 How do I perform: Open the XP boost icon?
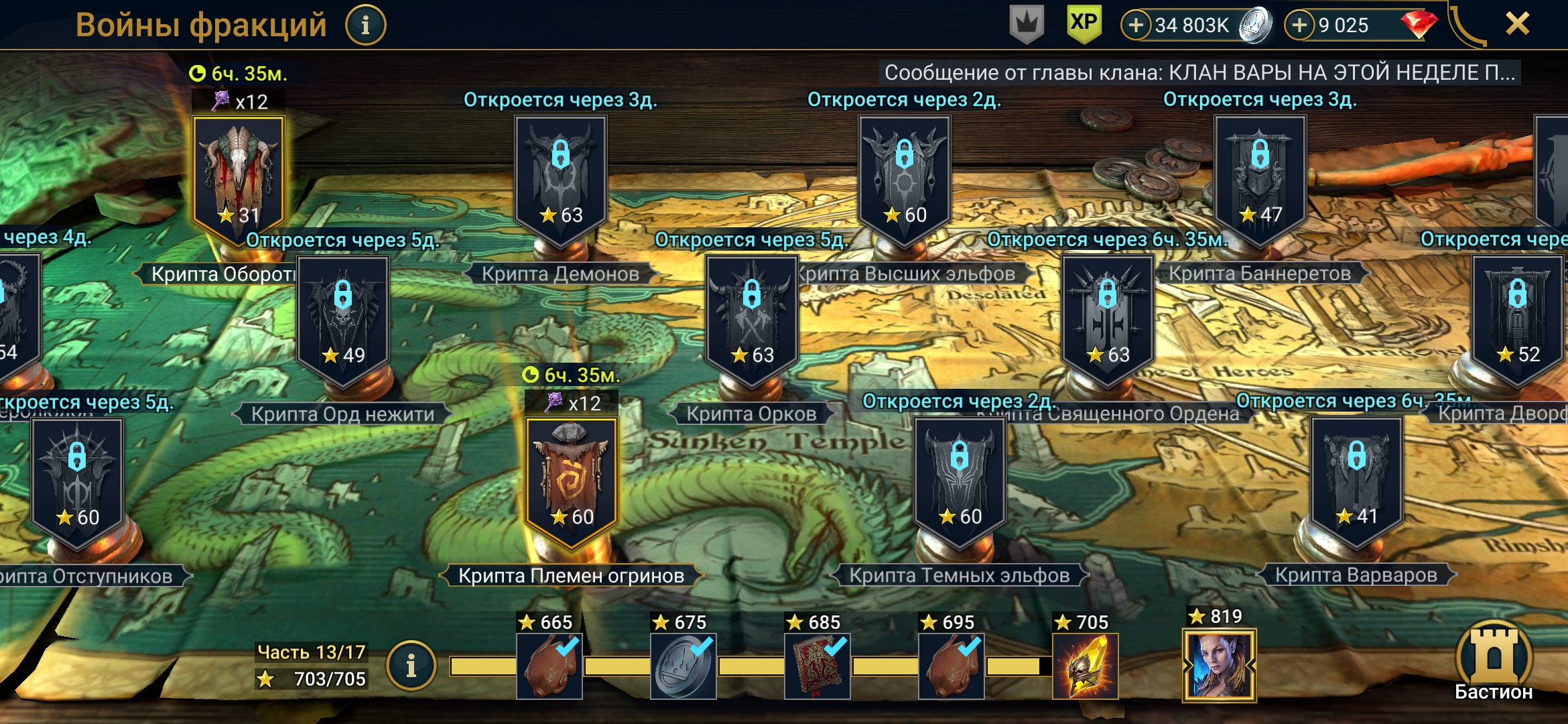pos(1084,24)
